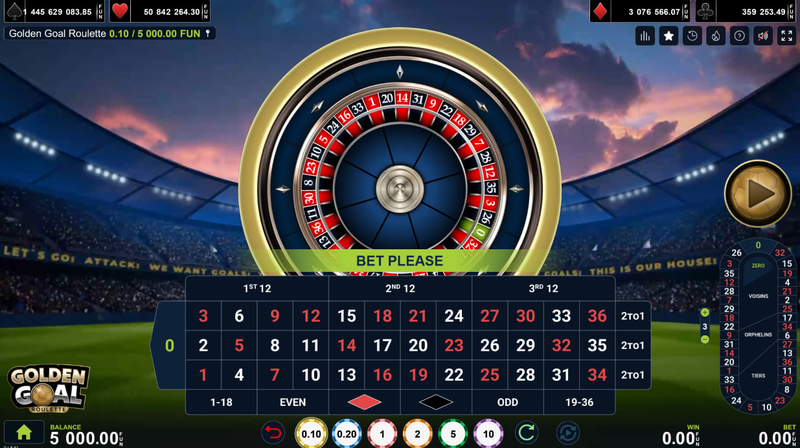The height and width of the screenshot is (448, 800).
Task: Bet on the 19-36 range
Action: [x=580, y=402]
